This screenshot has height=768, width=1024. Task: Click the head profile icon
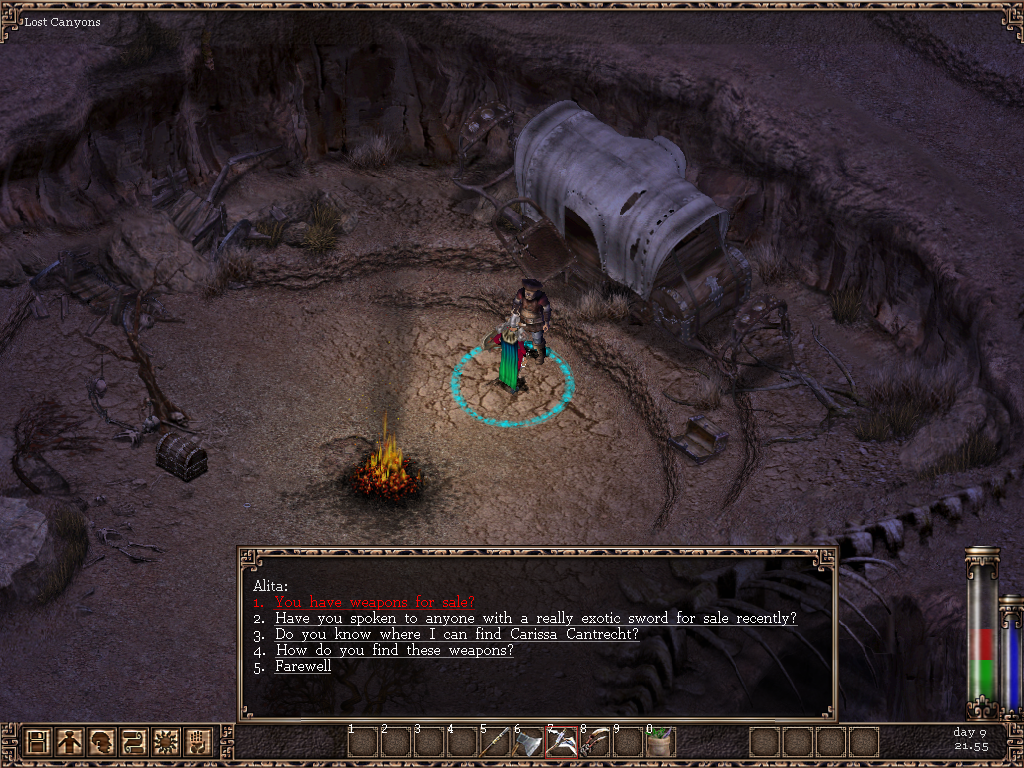point(102,742)
